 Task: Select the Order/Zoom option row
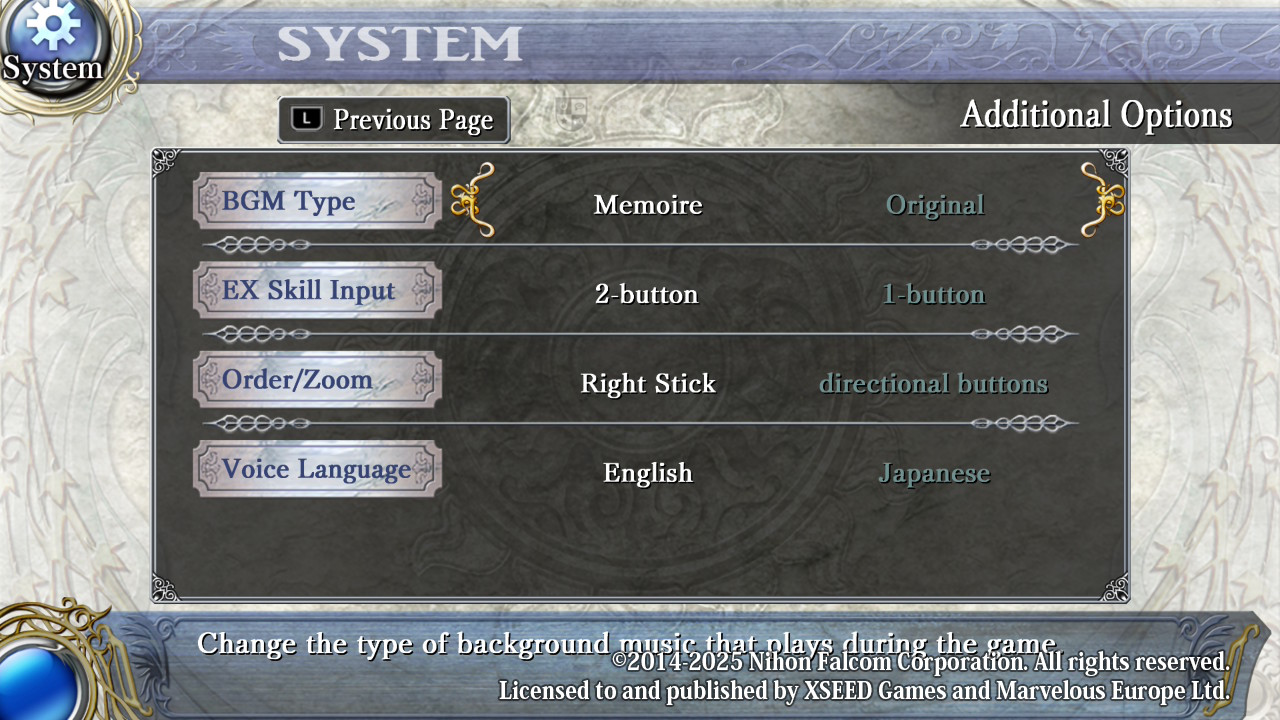(317, 380)
